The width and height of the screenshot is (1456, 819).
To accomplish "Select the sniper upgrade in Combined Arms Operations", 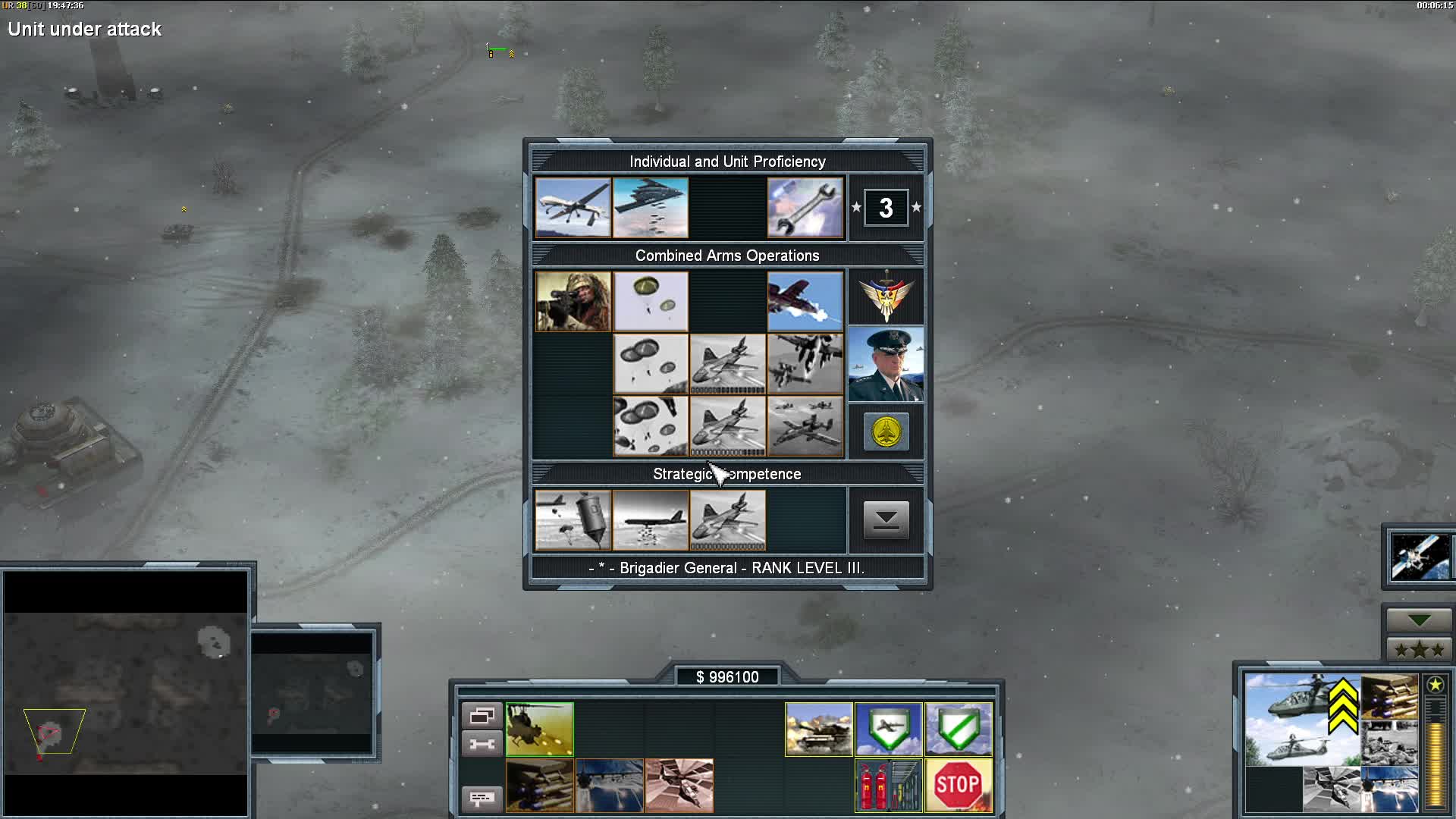I will (573, 301).
